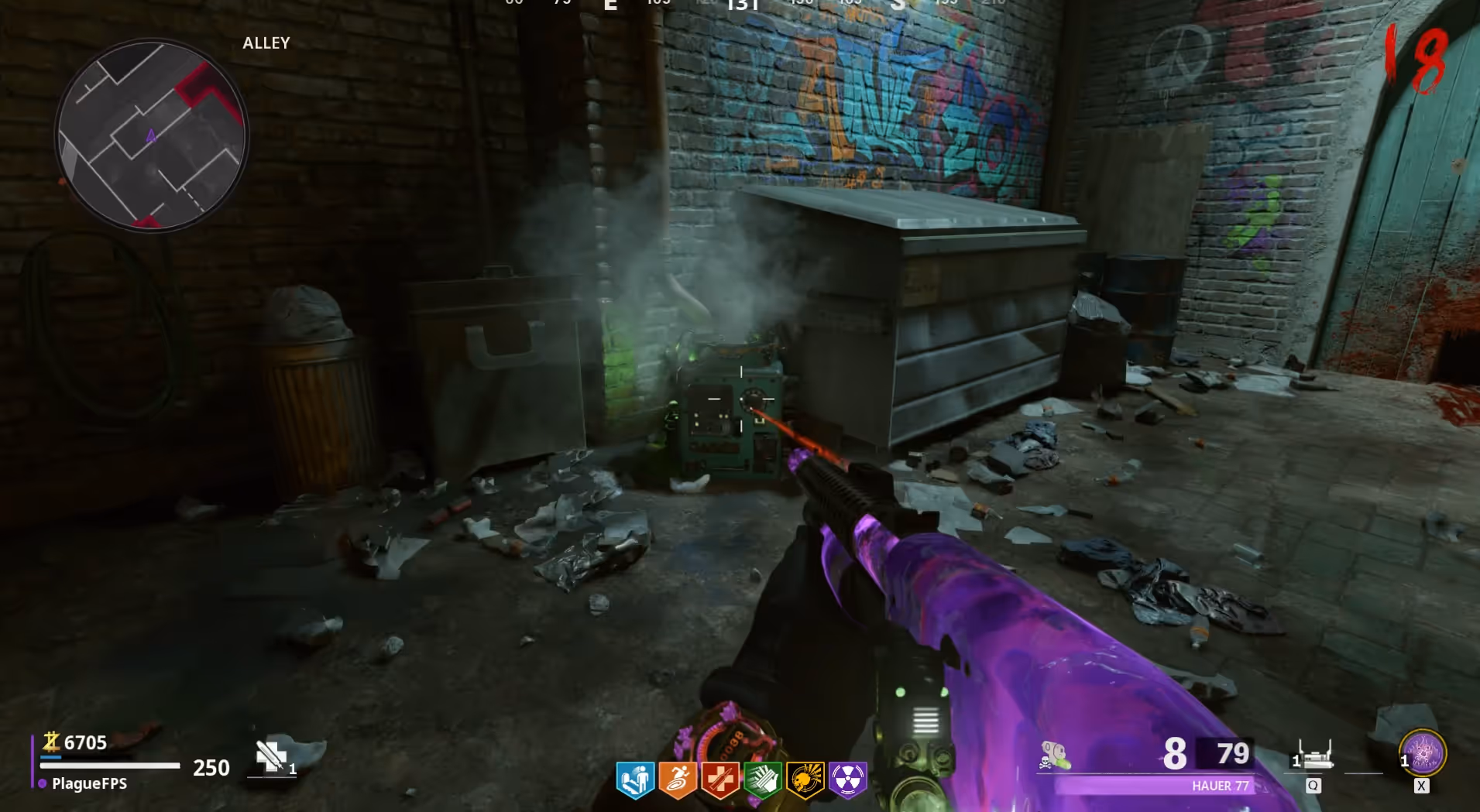Select the orange Stamin-Up perk icon
The width and height of the screenshot is (1480, 812).
[677, 779]
